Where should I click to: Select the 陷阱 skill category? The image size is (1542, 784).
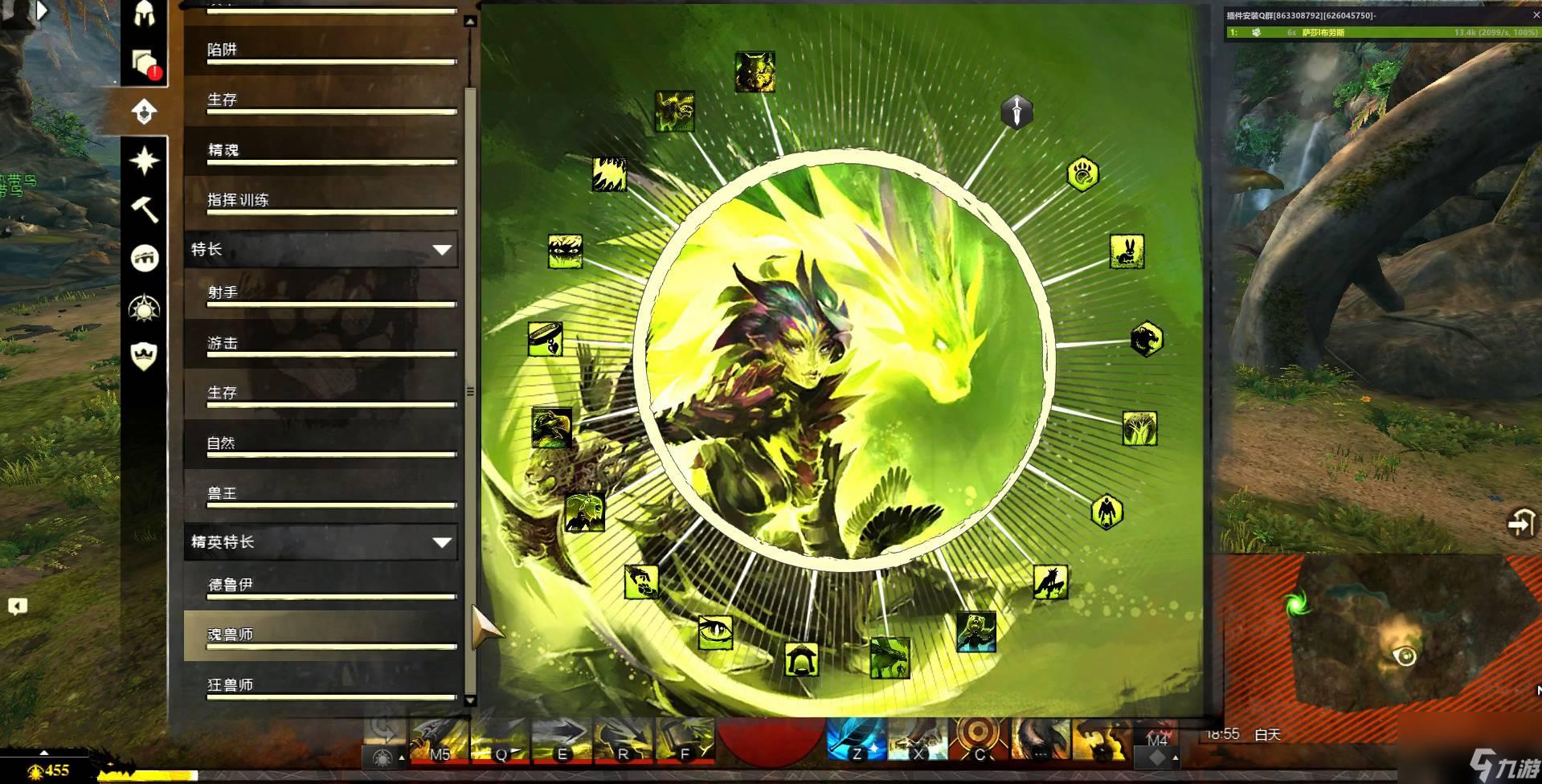click(321, 50)
